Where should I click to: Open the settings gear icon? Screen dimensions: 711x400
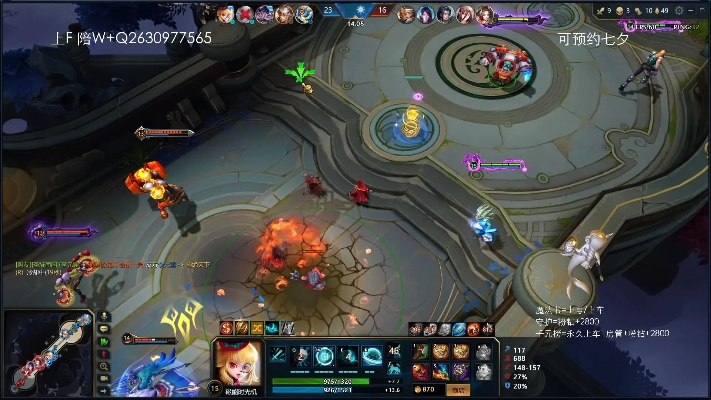tap(680, 10)
